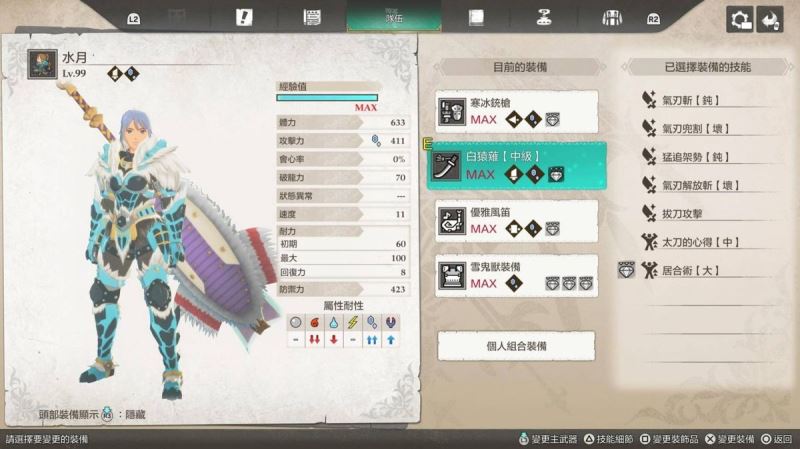Choose the 白猿薙【中級】 weapon slot
This screenshot has width=800, height=449.
tap(517, 165)
